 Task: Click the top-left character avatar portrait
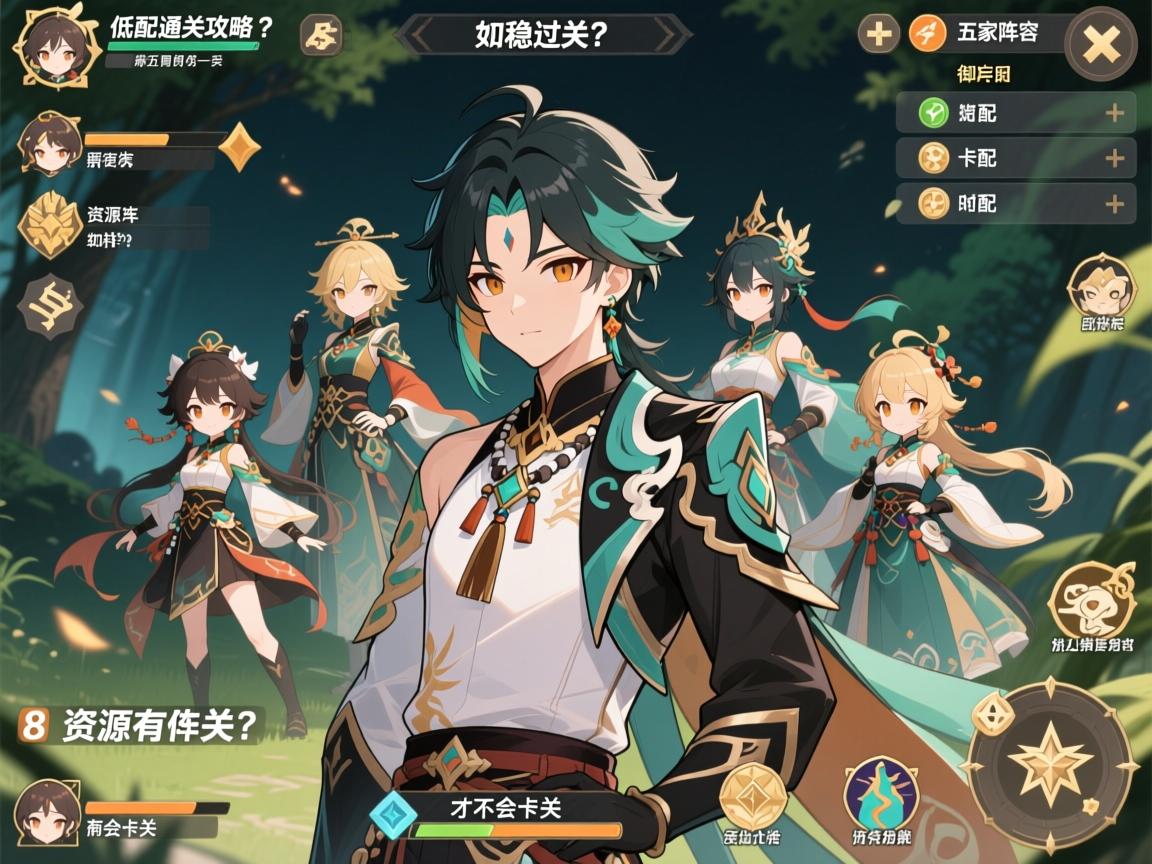pos(48,46)
